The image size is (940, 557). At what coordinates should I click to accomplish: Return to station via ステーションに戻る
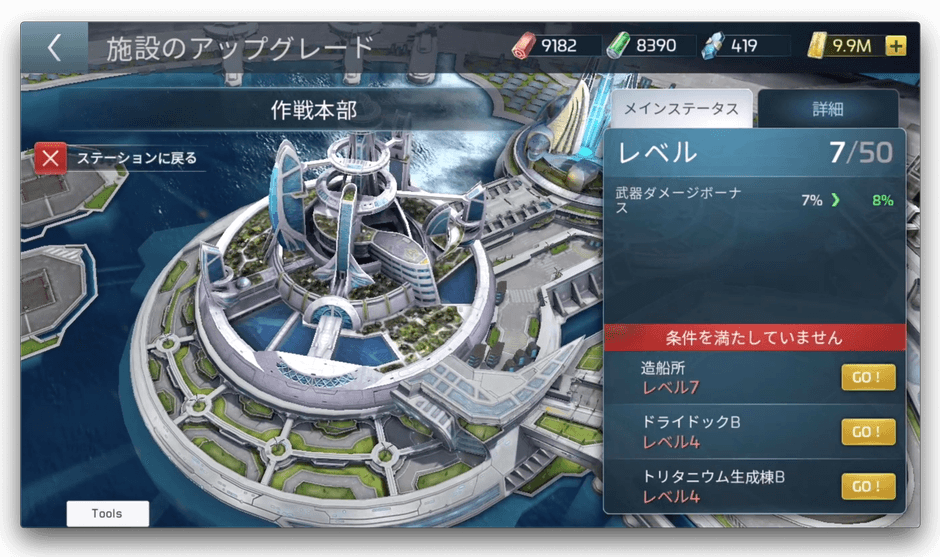(x=120, y=158)
